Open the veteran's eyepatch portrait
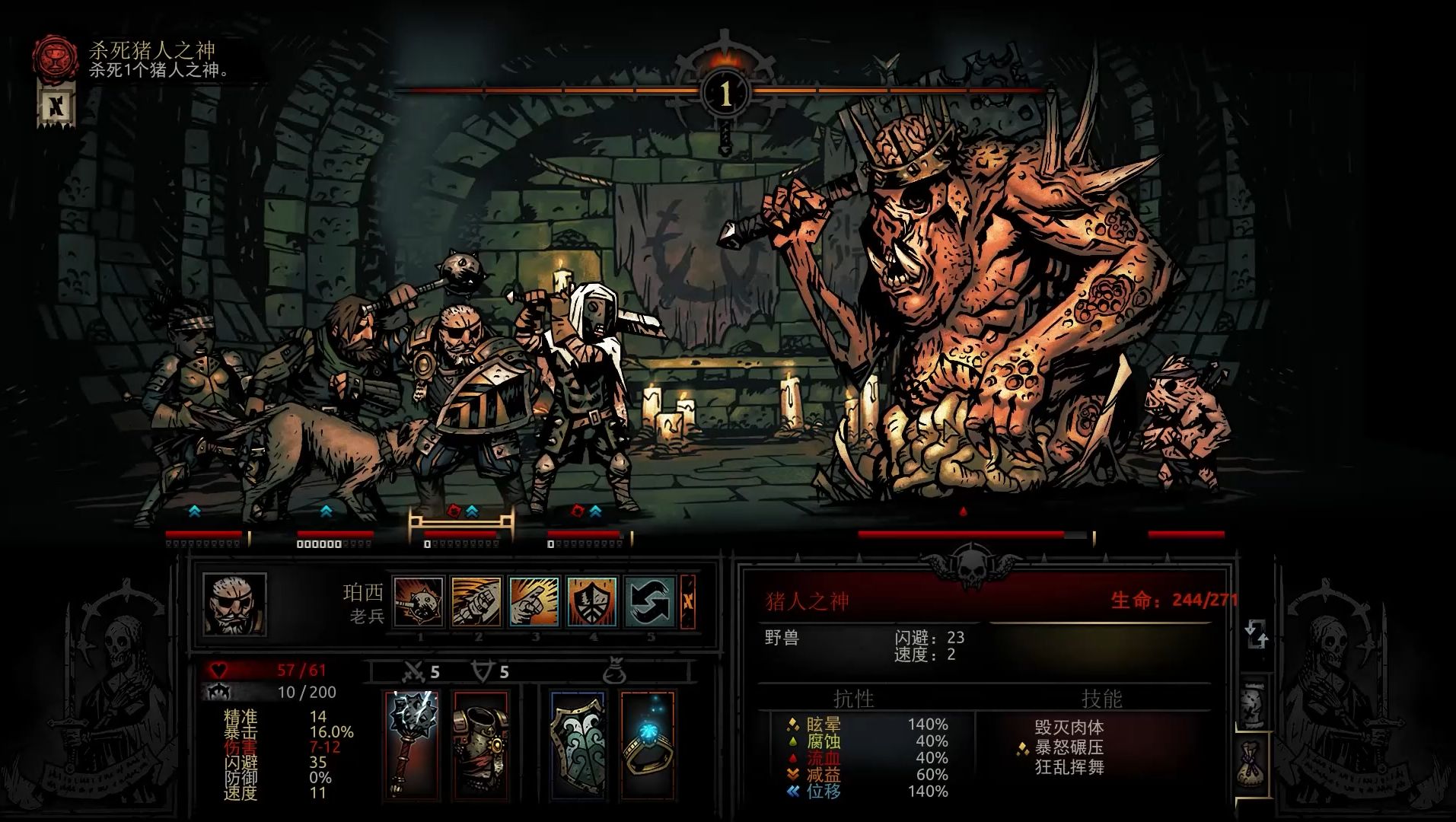The width and height of the screenshot is (1456, 822). click(x=234, y=604)
